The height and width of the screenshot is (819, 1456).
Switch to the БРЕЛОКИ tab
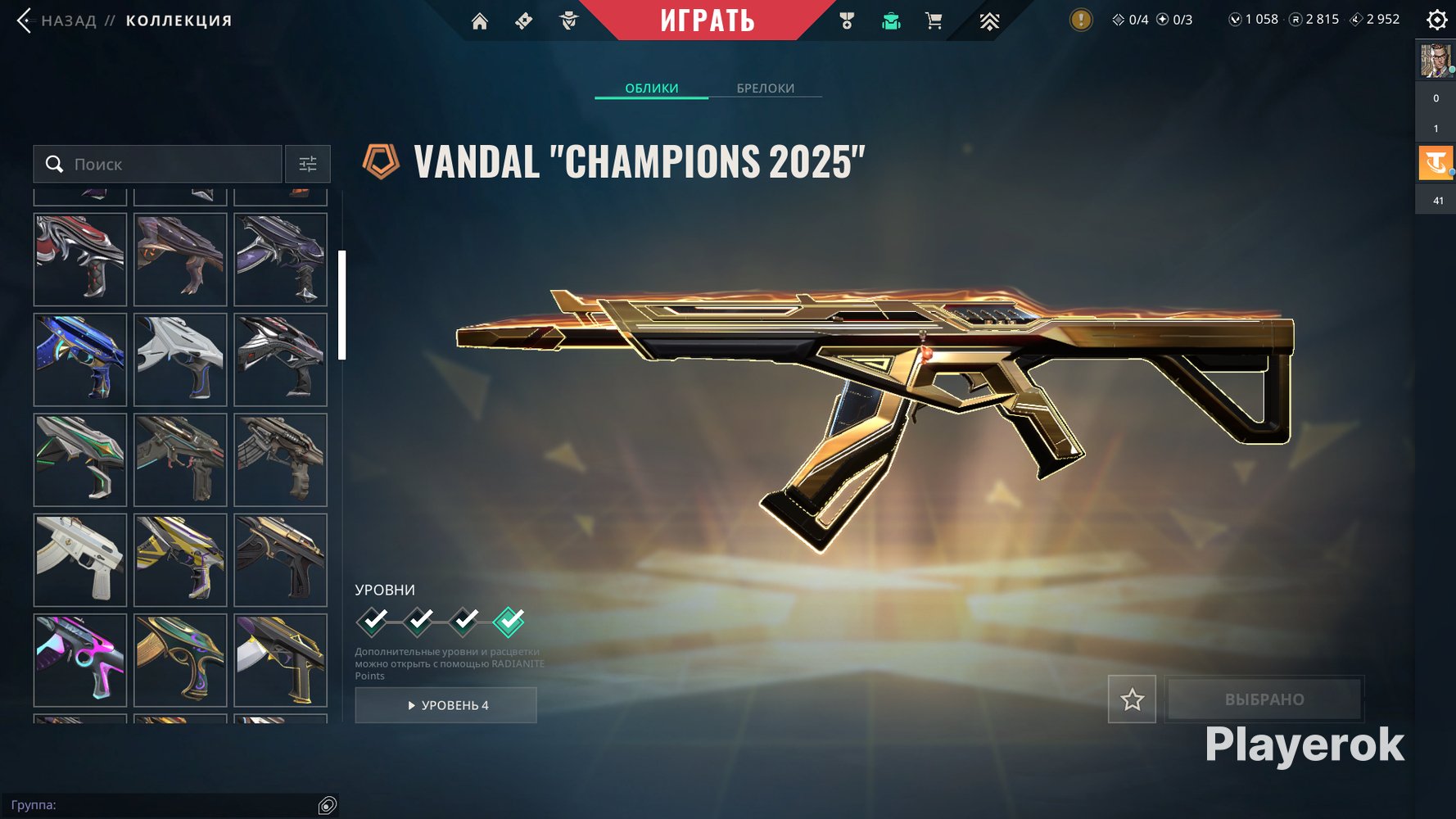point(765,88)
